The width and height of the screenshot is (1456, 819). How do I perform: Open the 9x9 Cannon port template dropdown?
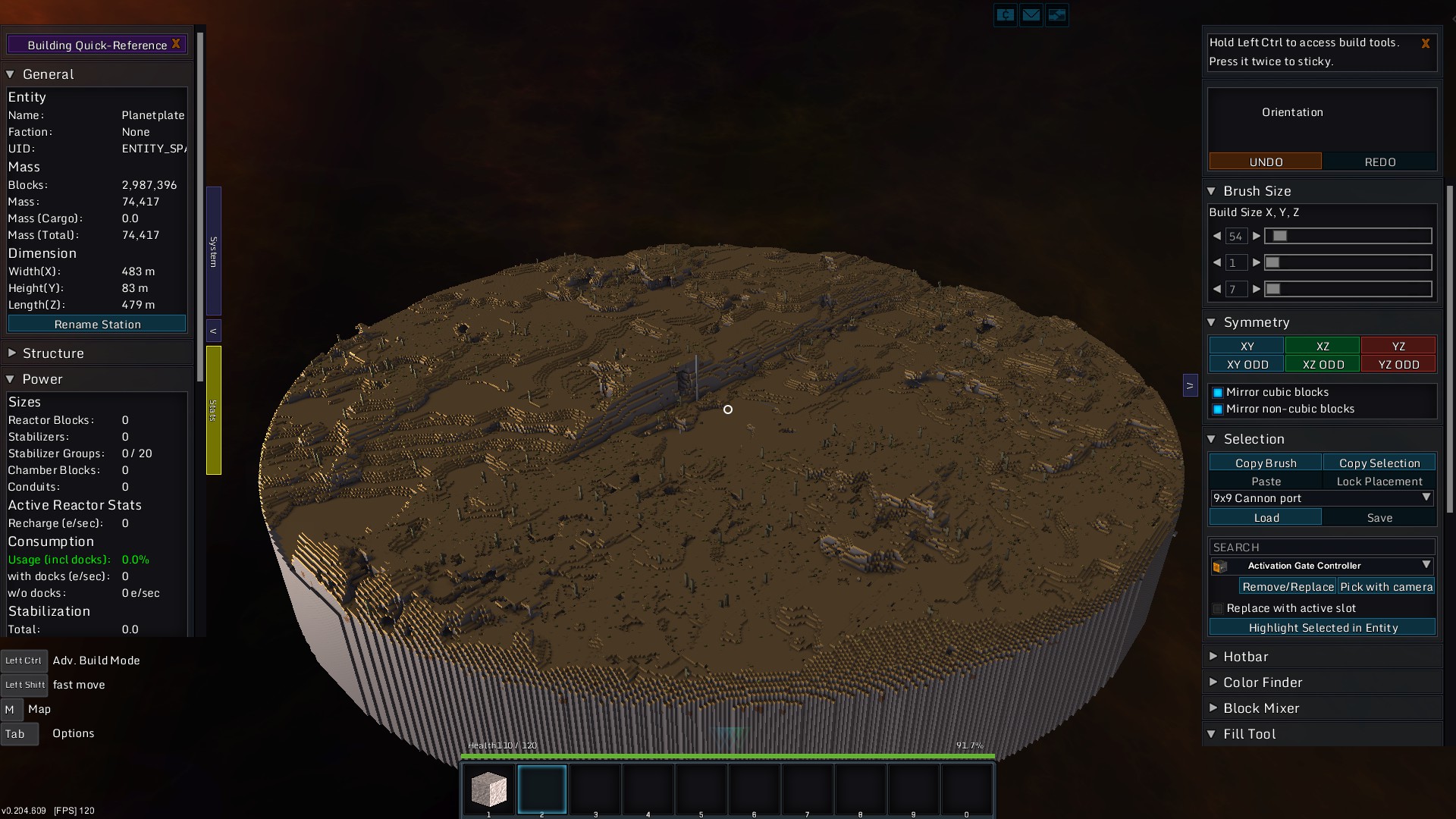click(1426, 497)
